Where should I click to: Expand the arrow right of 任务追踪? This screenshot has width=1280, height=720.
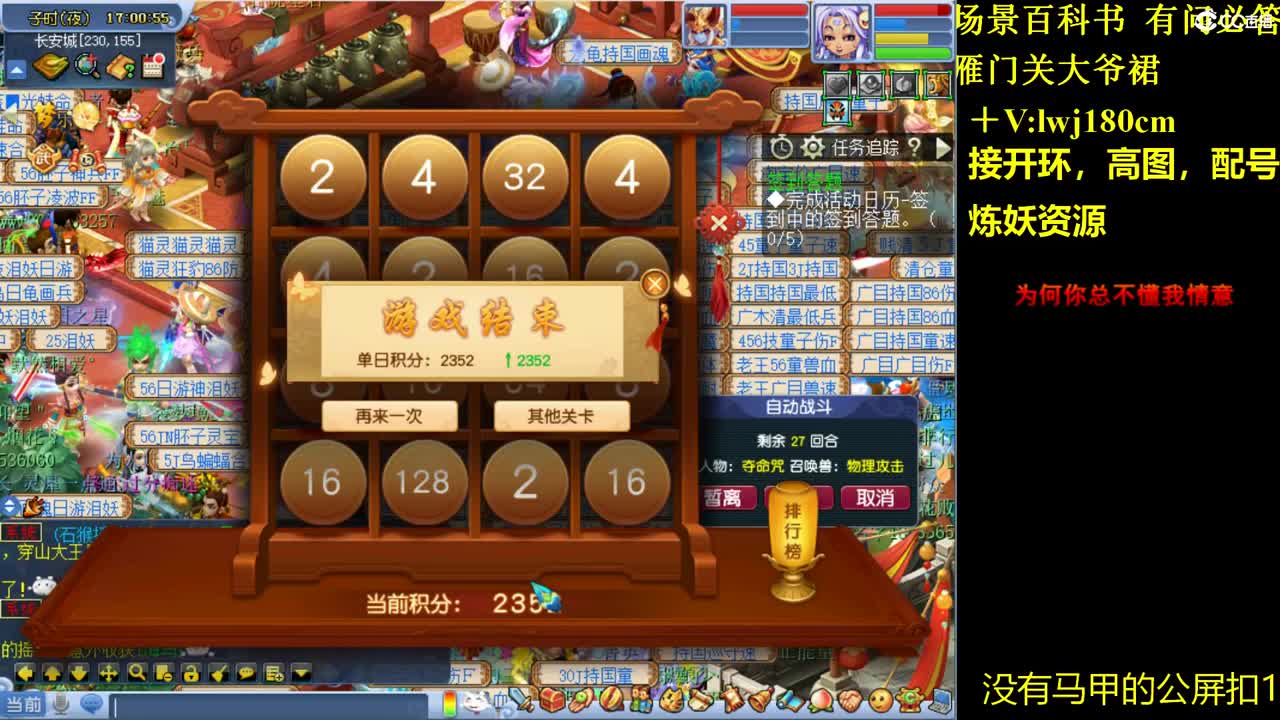[x=943, y=146]
